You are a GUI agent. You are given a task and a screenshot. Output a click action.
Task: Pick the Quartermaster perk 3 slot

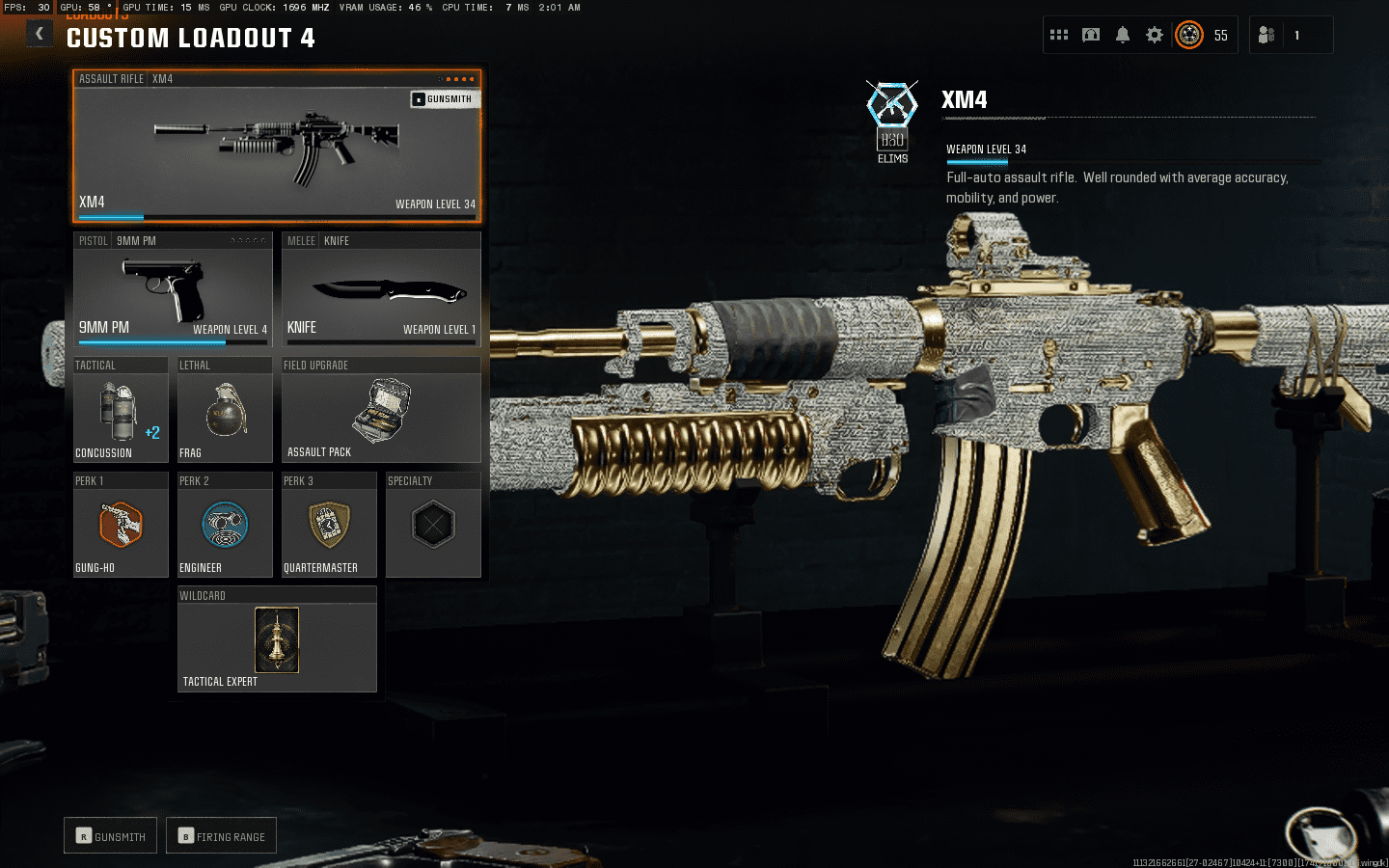(329, 526)
